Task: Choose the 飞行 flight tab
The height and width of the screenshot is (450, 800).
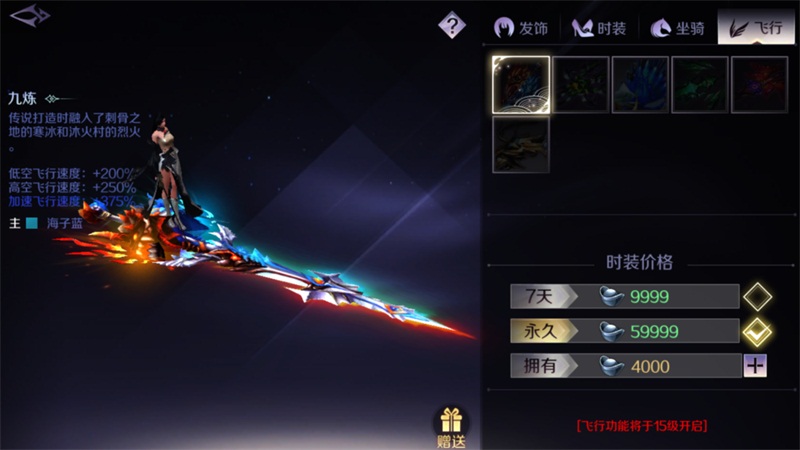Action: (757, 28)
